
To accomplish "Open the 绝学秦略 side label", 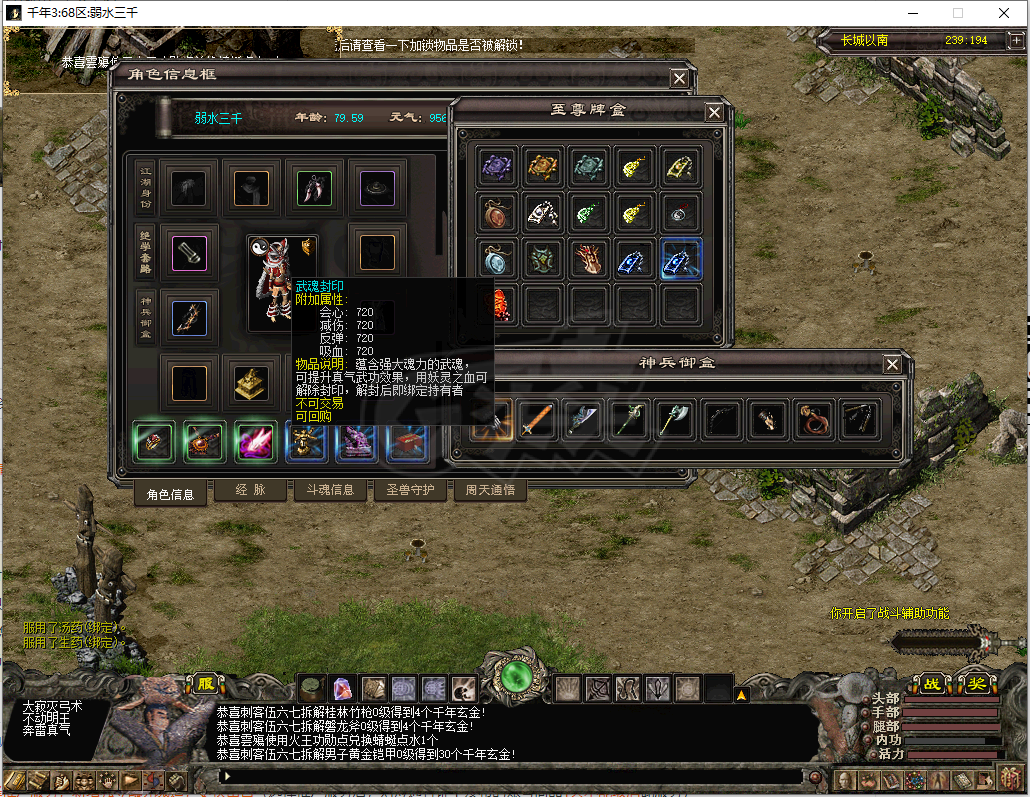I will click(x=146, y=251).
